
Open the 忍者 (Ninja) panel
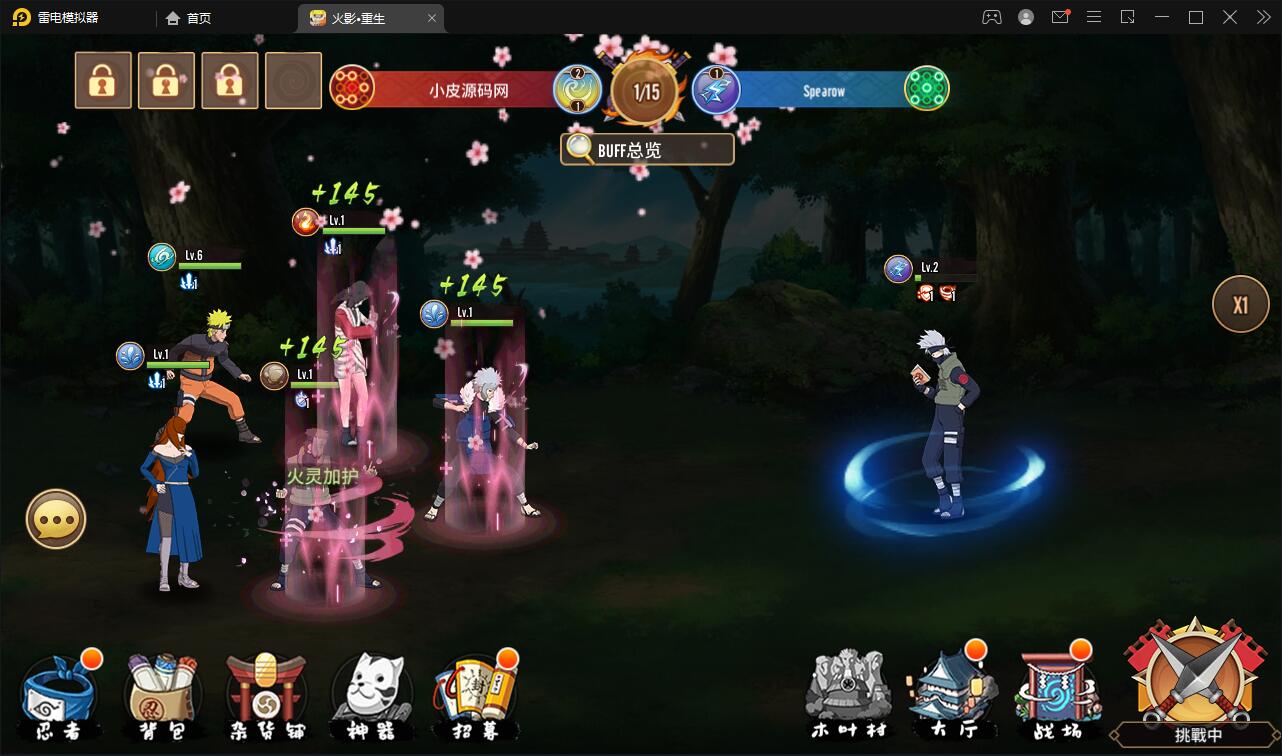pos(60,692)
